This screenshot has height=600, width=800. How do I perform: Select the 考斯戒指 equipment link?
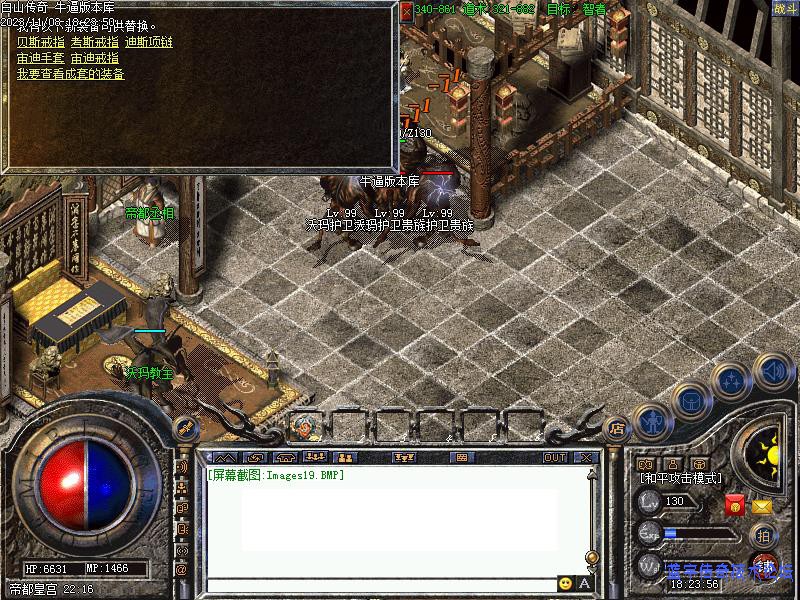(97, 42)
